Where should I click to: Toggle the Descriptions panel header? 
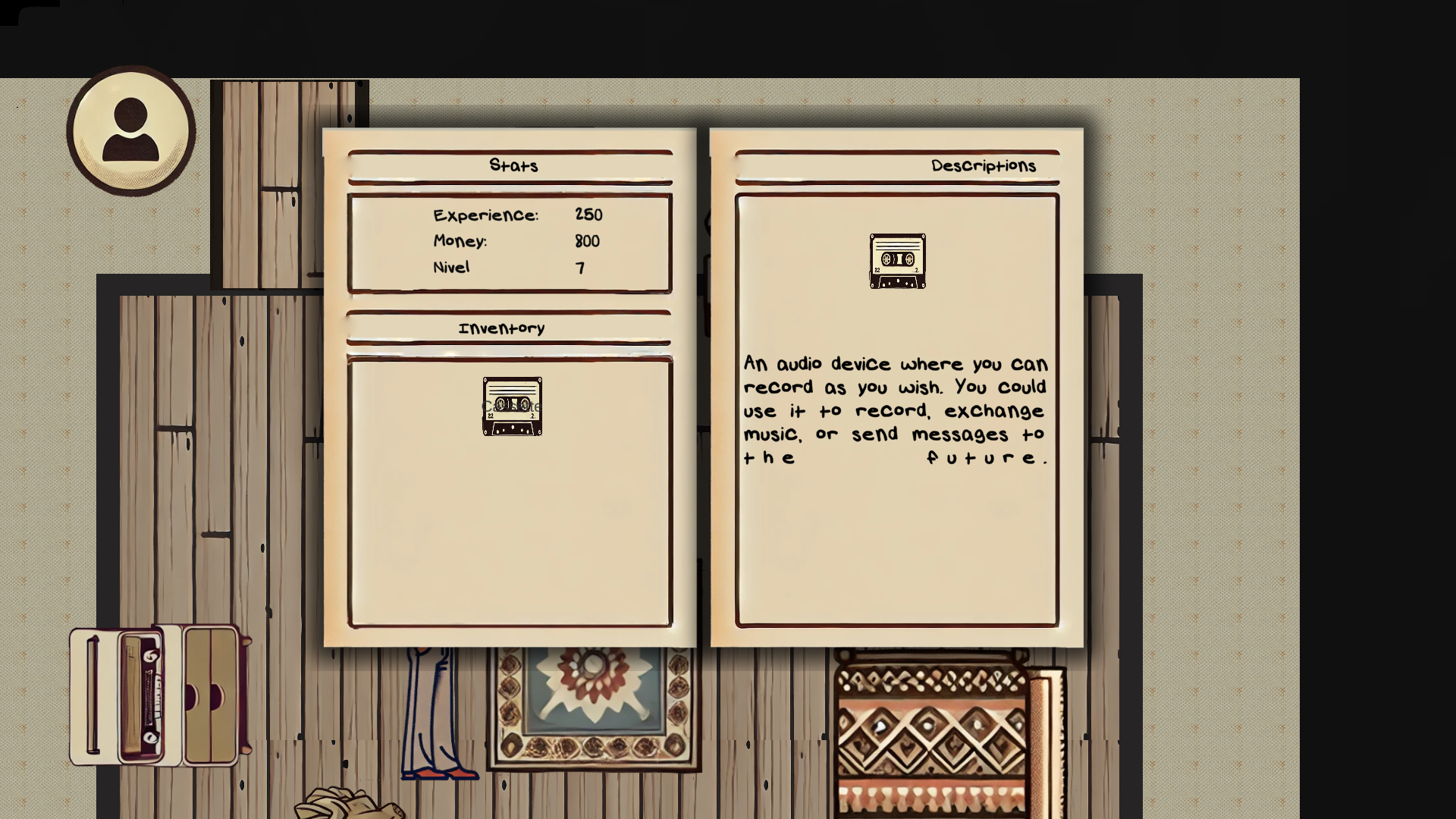coord(984,165)
